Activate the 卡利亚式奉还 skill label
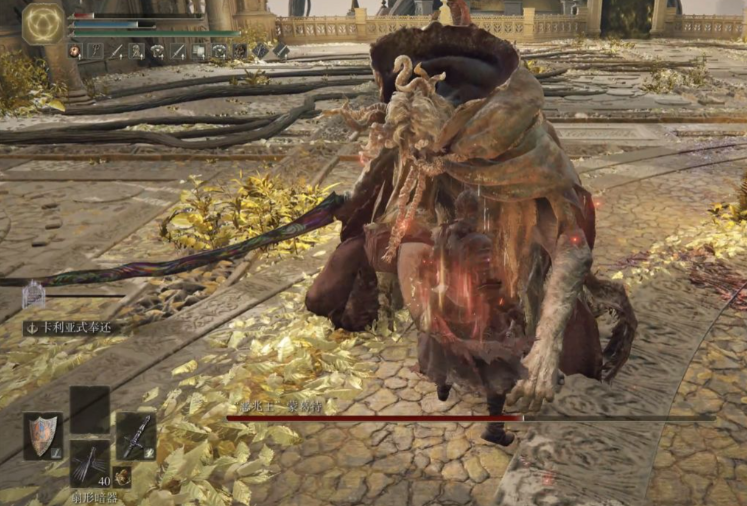Viewport: 747px width, 506px height. click(72, 327)
